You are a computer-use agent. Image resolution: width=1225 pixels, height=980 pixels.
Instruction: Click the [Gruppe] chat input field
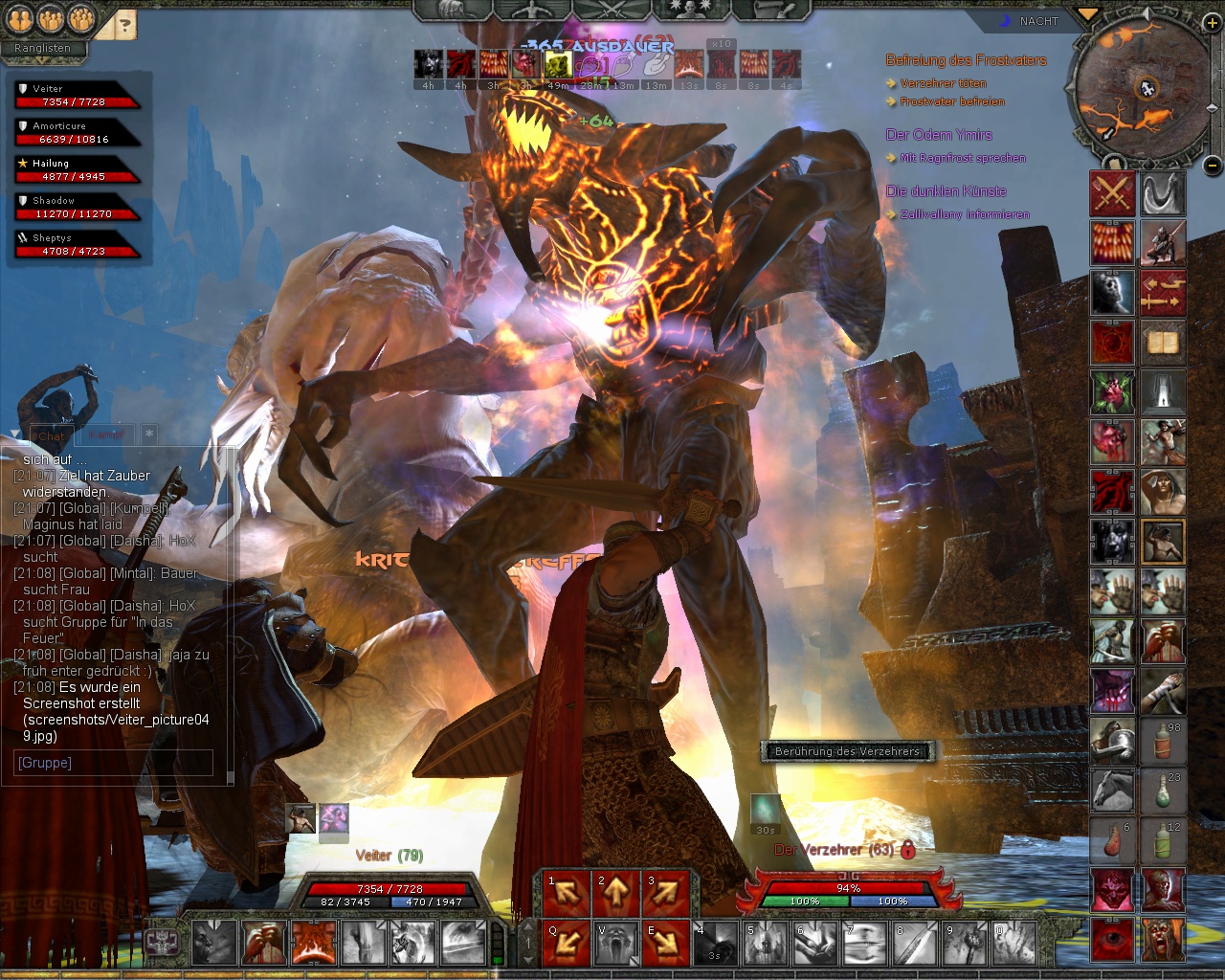[115, 763]
